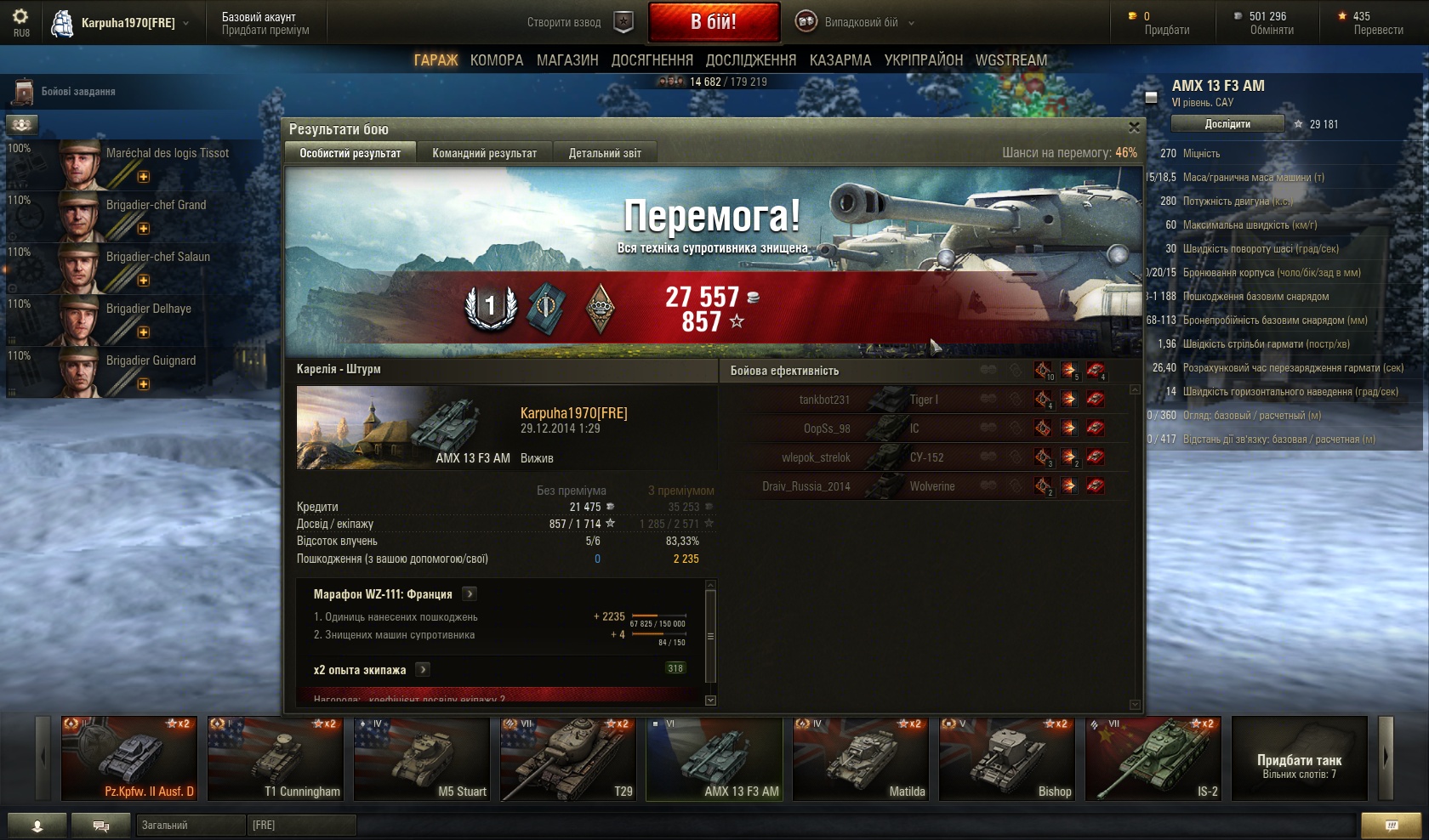The image size is (1429, 840).
Task: Start battle with the red В бій! button
Action: (x=714, y=22)
